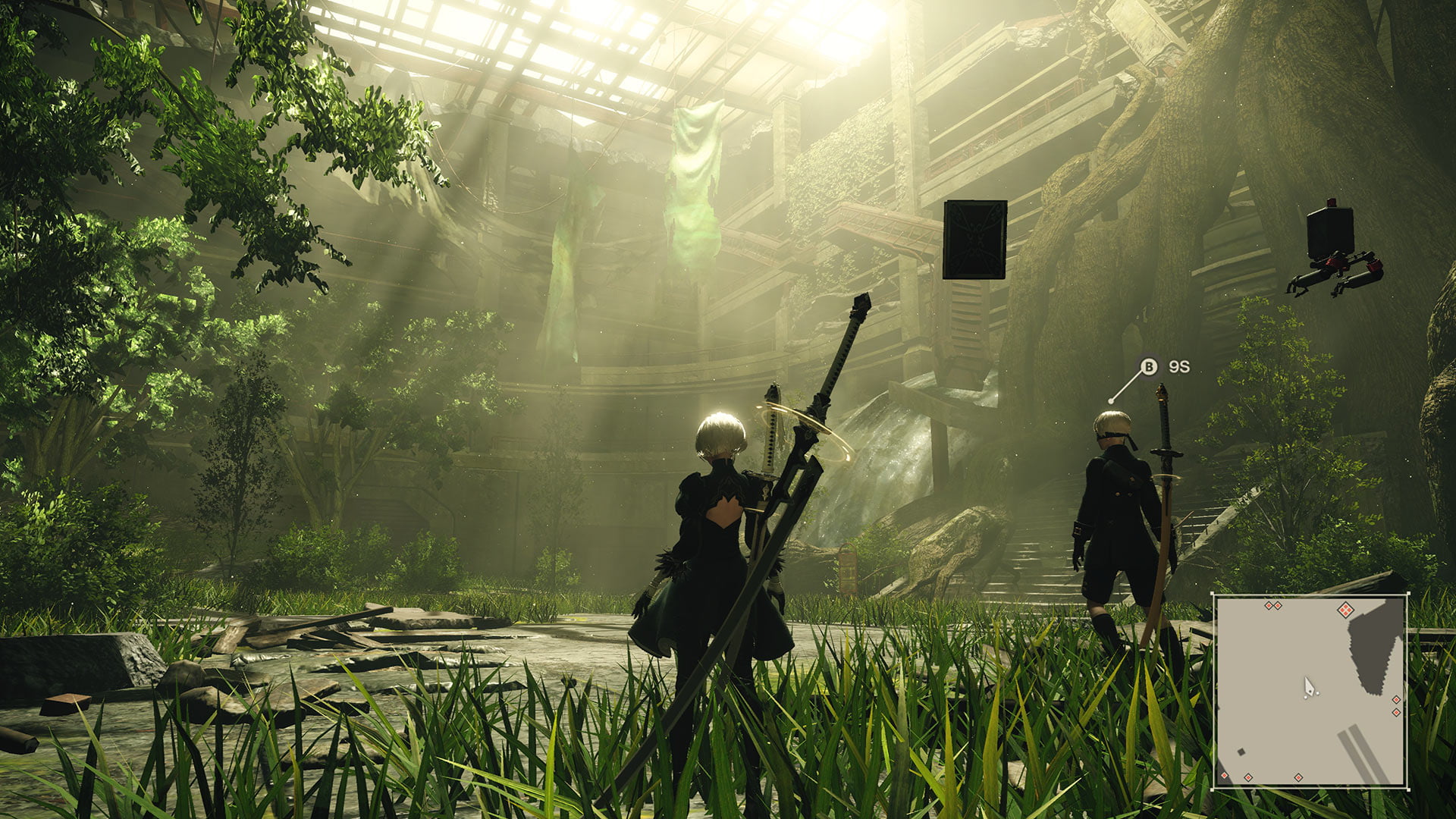This screenshot has width=1456, height=819.
Task: Click the red enemy marker at minimap bottom center
Action: (x=1298, y=777)
